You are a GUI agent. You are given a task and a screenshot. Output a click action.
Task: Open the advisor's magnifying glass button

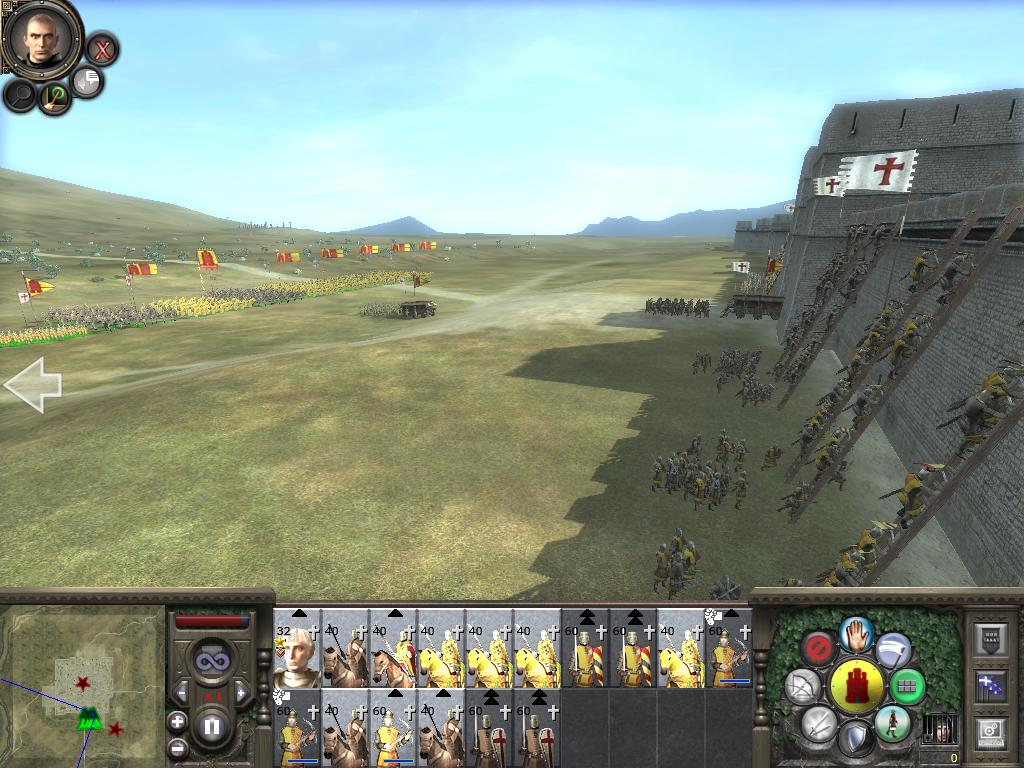click(20, 96)
